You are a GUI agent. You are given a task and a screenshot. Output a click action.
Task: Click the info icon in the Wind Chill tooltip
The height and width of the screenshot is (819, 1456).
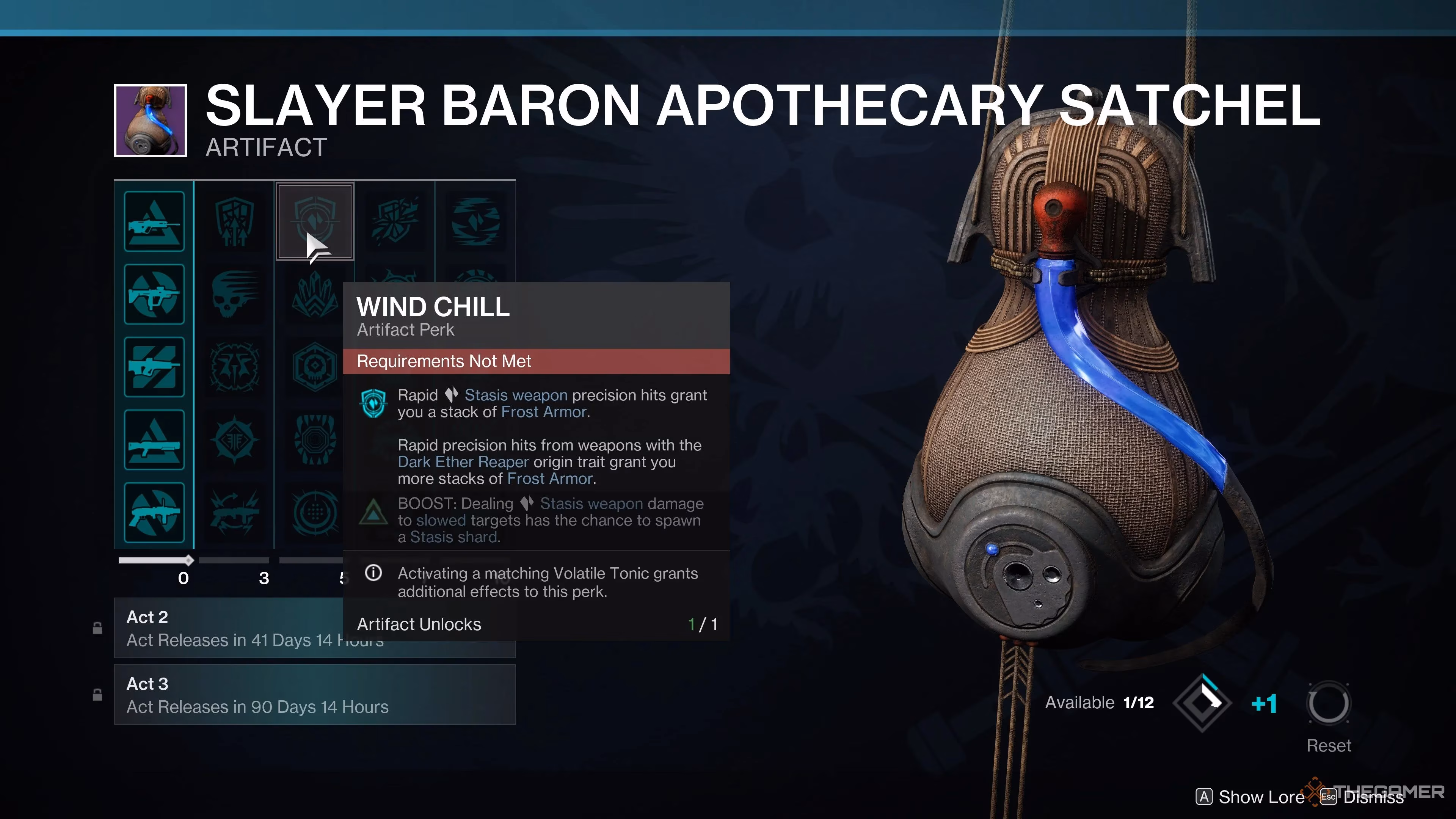pos(373,573)
